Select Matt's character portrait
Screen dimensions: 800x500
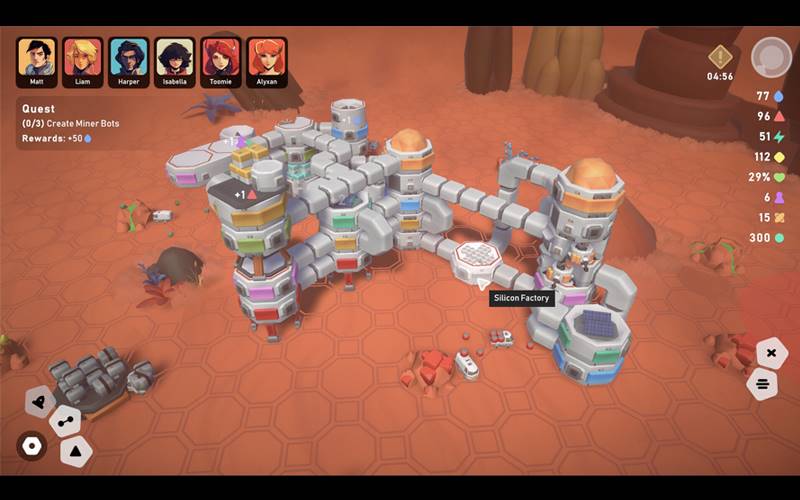36,61
